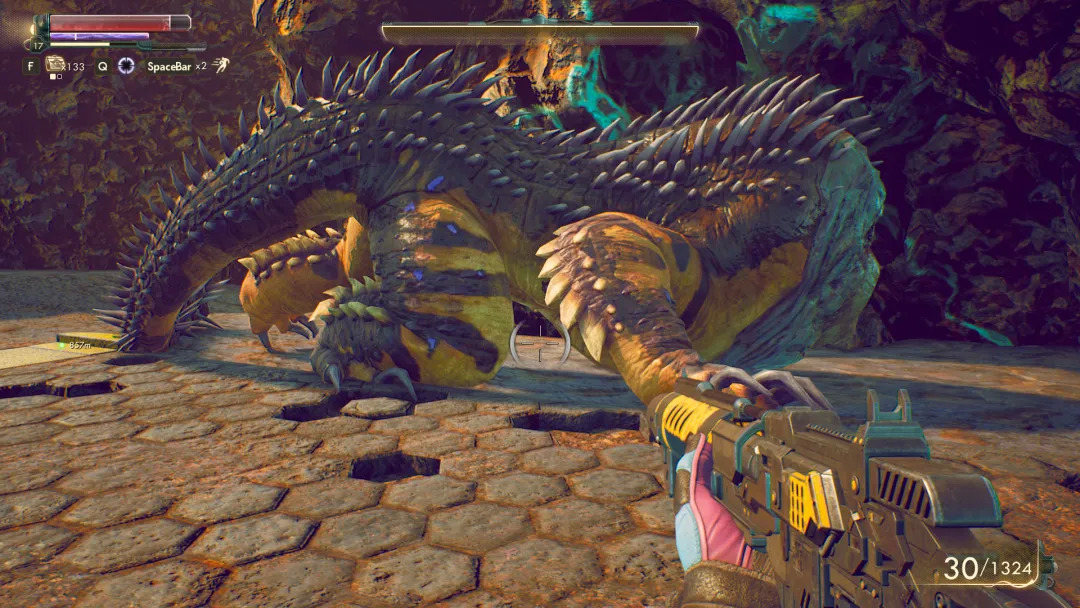Activate the Tactical Time Dilation icon
Viewport: 1080px width, 608px height.
point(126,66)
